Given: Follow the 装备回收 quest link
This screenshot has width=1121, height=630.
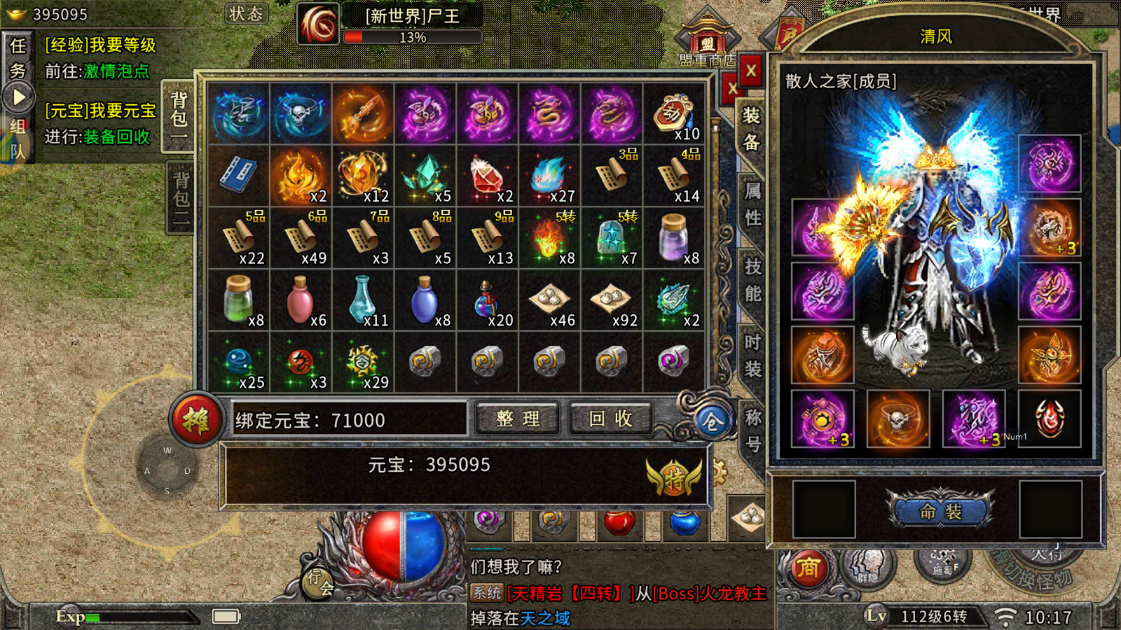Looking at the screenshot, I should tap(116, 137).
